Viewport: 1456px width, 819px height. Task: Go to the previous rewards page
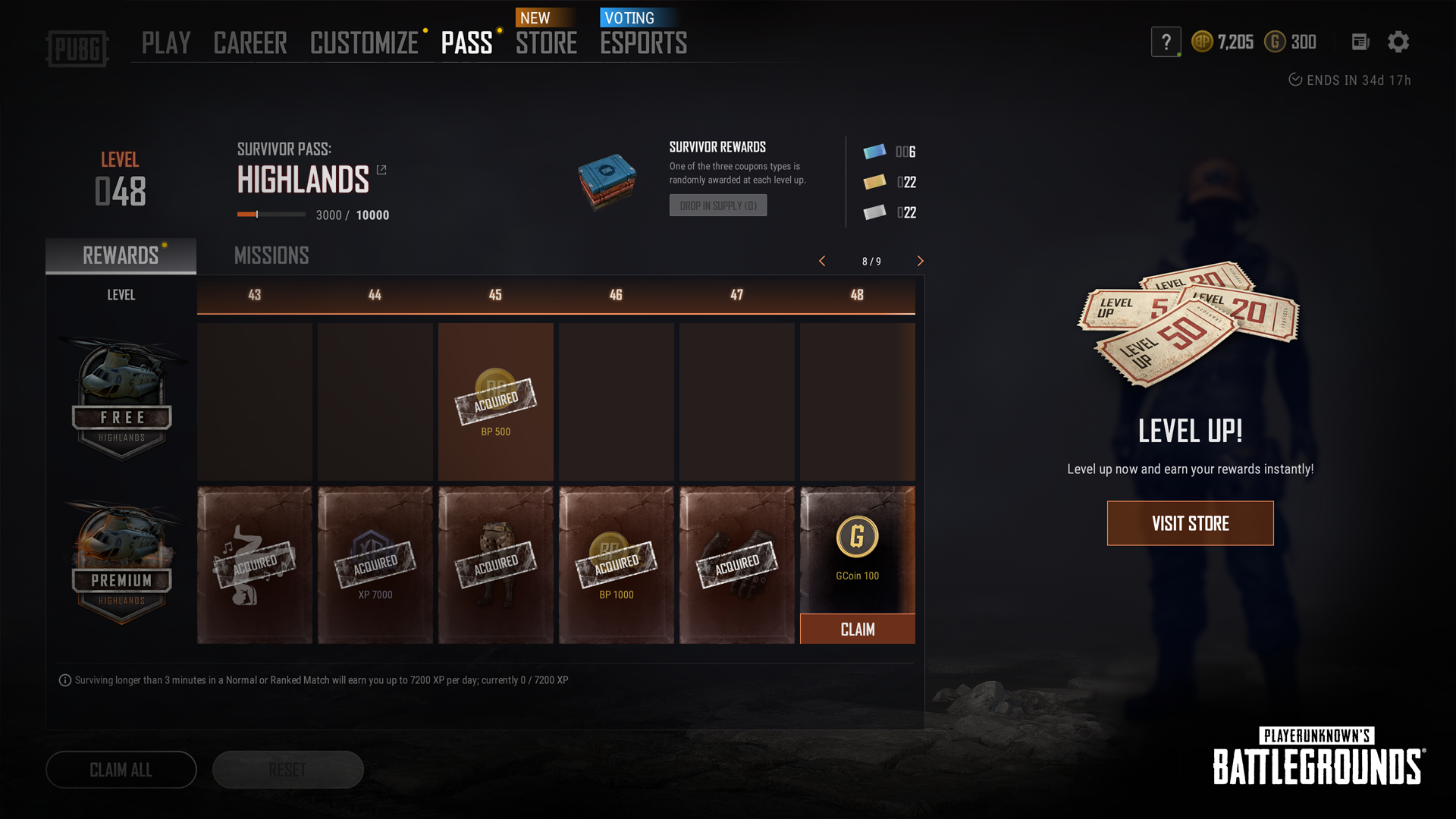(x=822, y=261)
